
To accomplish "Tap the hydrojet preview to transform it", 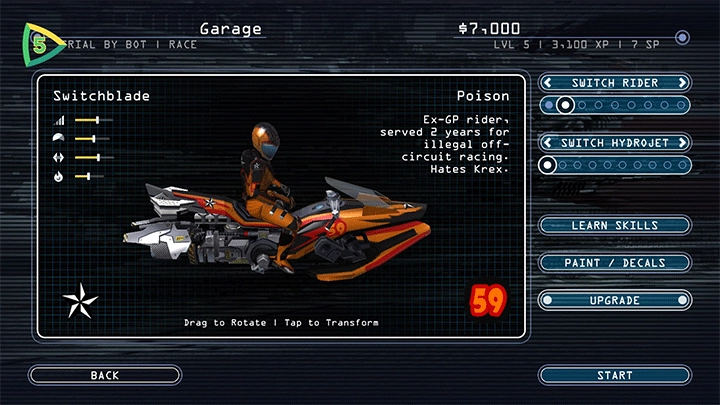I will [x=285, y=215].
